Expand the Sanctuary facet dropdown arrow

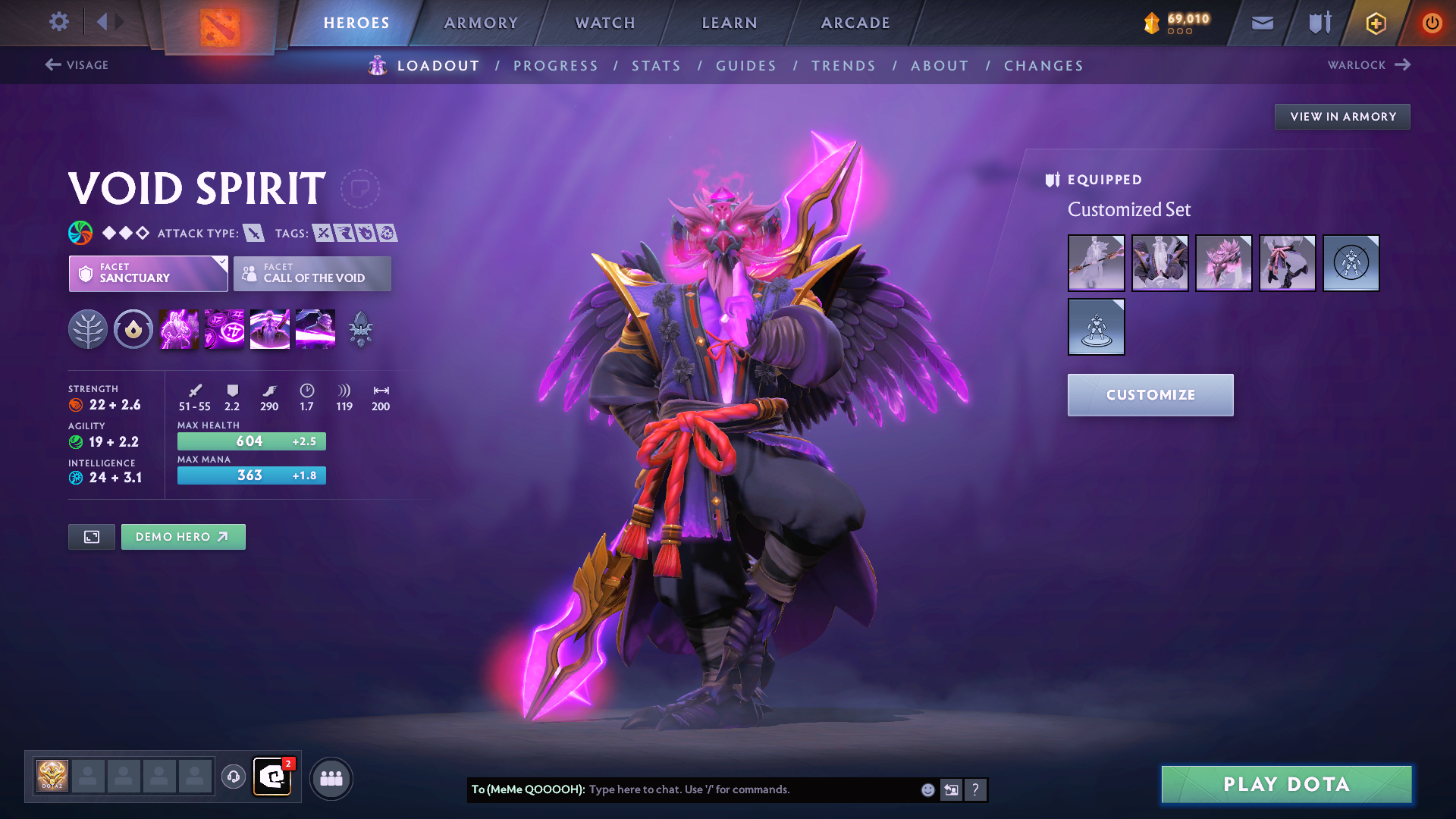point(221,263)
